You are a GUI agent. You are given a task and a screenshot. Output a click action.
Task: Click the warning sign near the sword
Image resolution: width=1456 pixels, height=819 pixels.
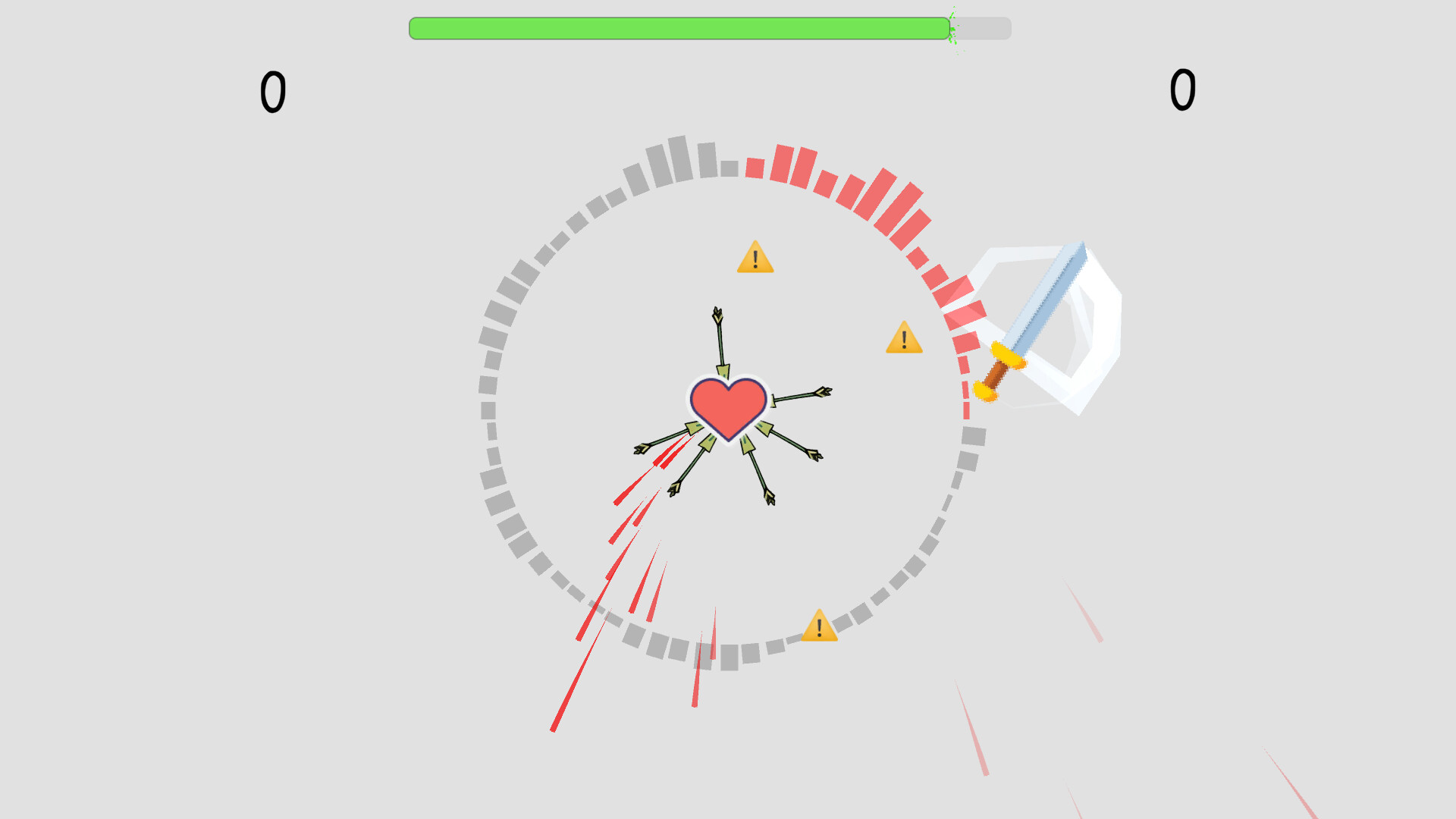(903, 341)
